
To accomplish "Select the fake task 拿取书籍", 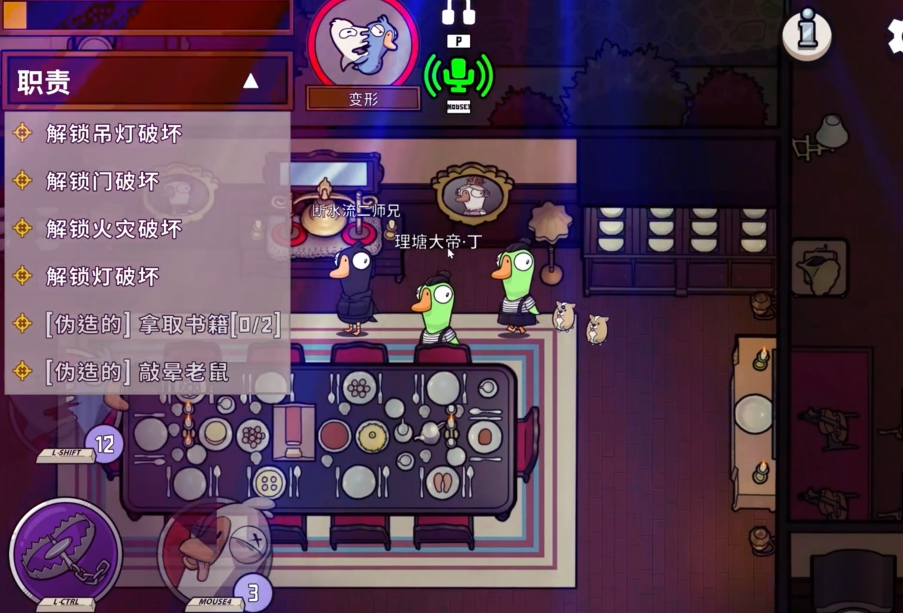I will coord(162,324).
